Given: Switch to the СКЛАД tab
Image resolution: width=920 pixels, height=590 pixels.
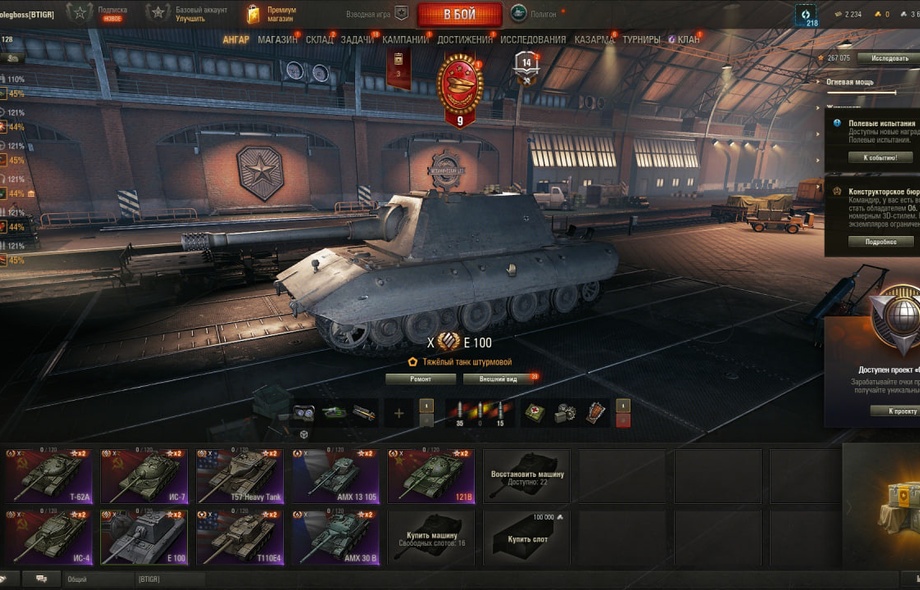Looking at the screenshot, I should (320, 40).
